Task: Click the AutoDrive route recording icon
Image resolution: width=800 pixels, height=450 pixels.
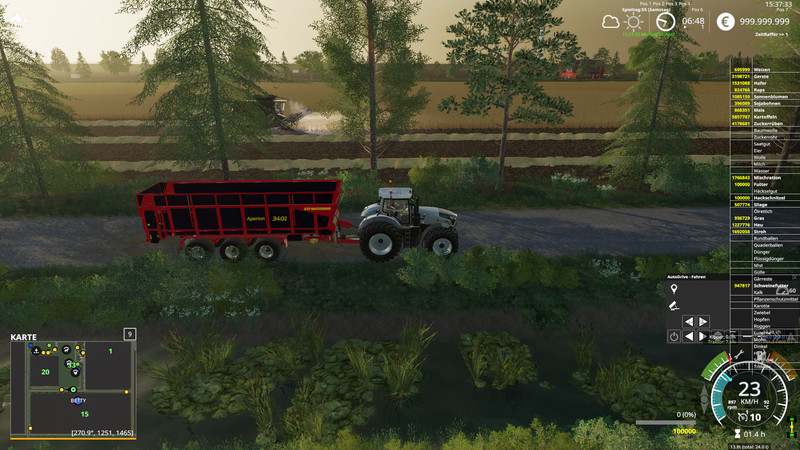Action: (674, 304)
